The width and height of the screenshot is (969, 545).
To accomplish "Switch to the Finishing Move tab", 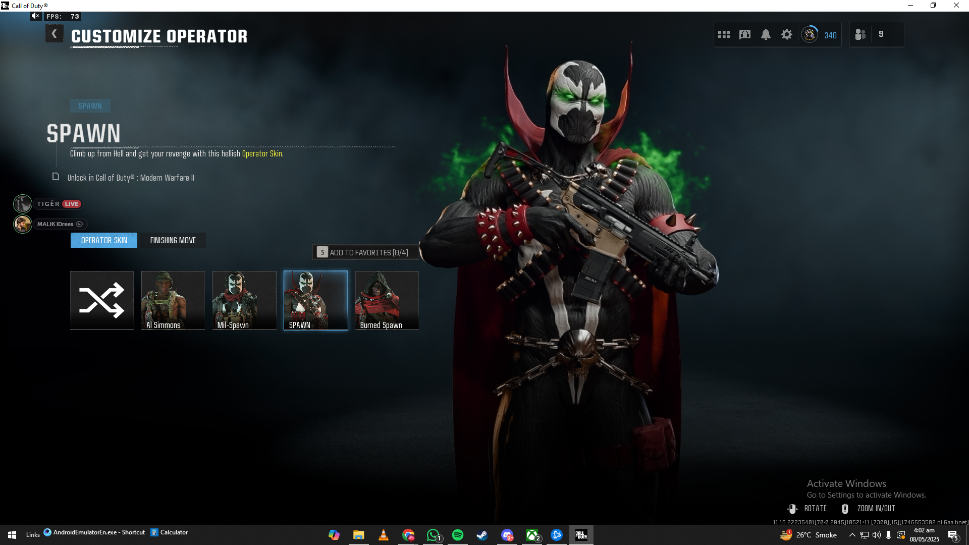I will [x=175, y=240].
